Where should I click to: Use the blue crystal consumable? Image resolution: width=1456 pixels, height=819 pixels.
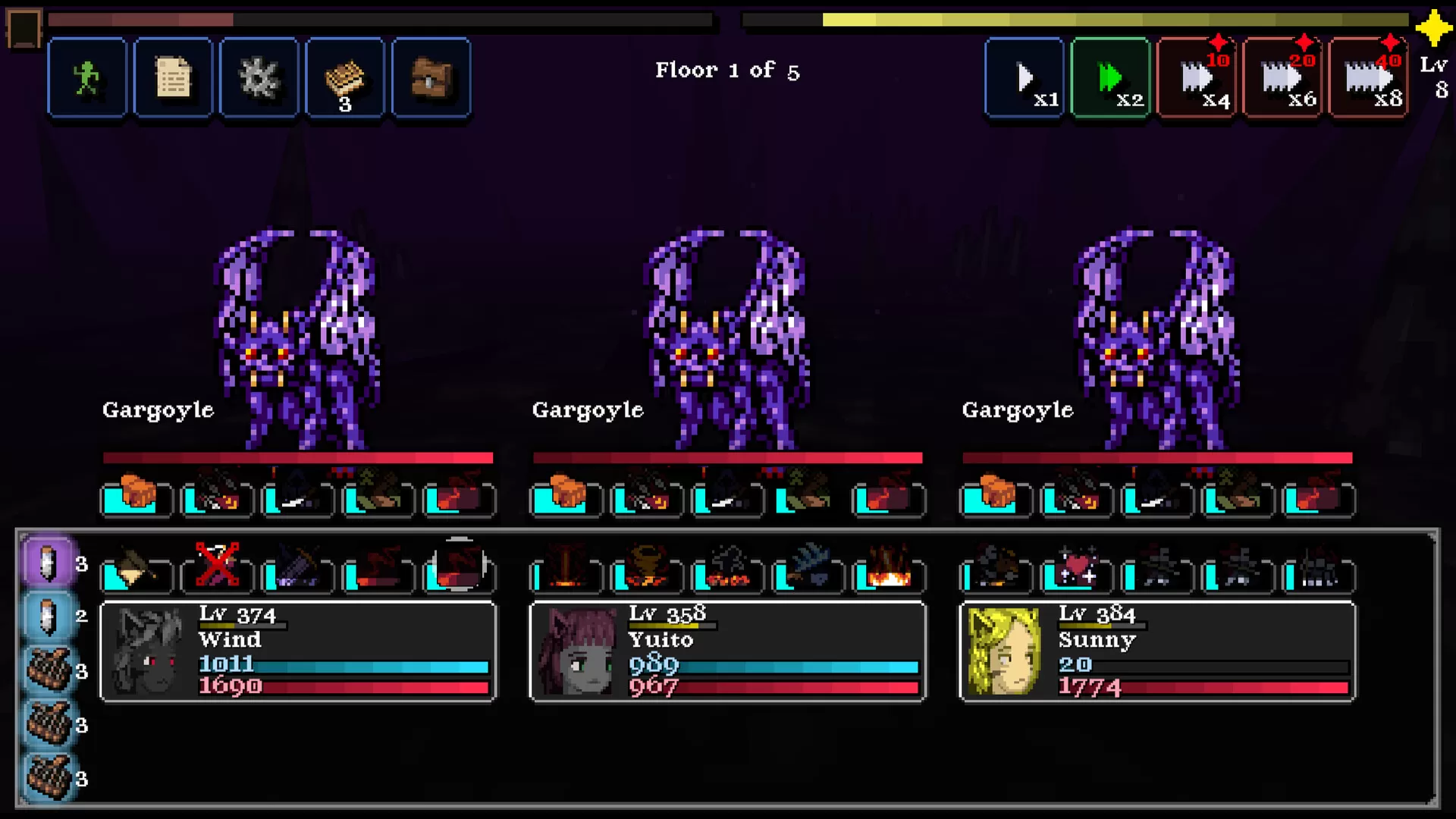click(x=49, y=616)
